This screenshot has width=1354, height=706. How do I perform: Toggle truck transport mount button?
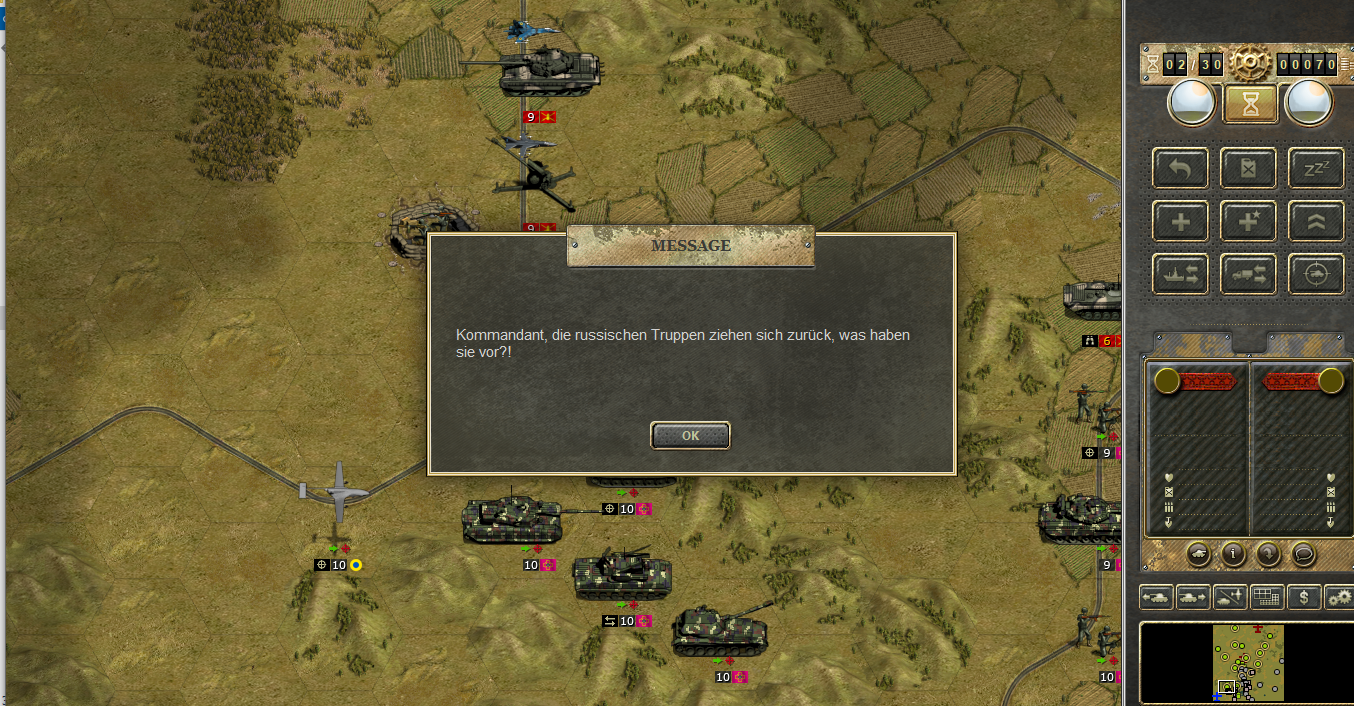pos(1248,274)
